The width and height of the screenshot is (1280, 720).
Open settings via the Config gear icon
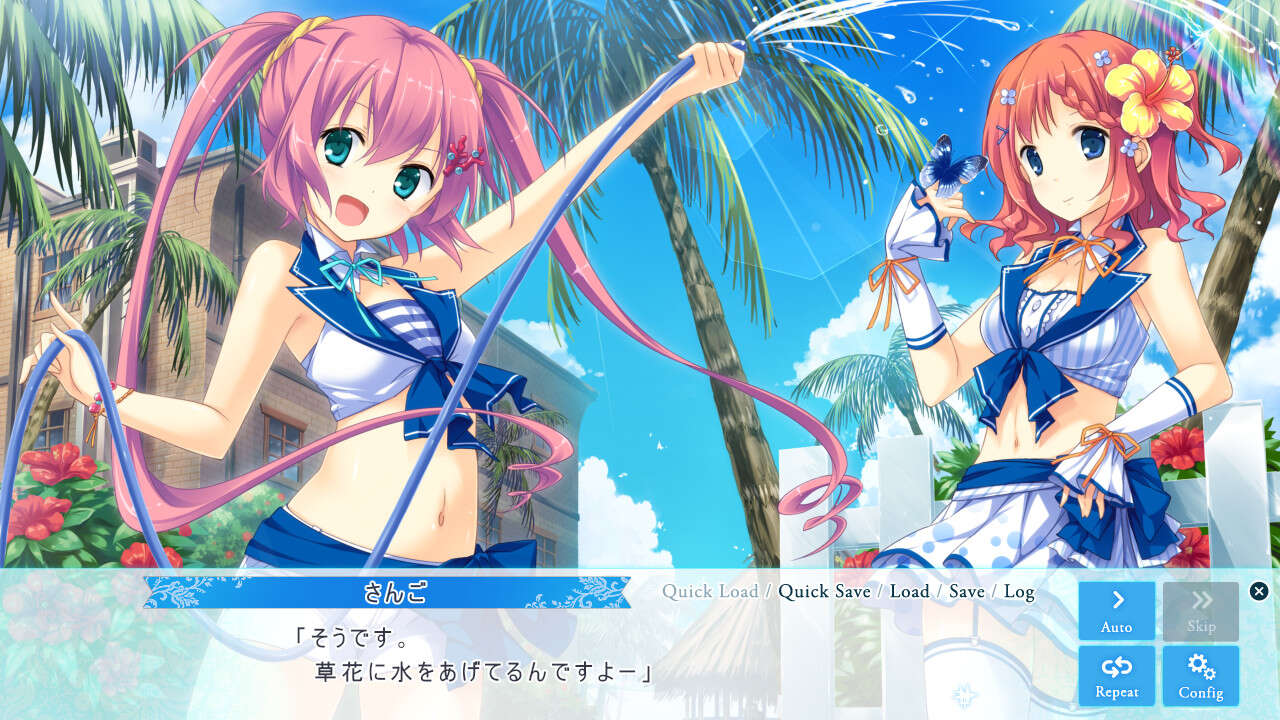point(1200,674)
